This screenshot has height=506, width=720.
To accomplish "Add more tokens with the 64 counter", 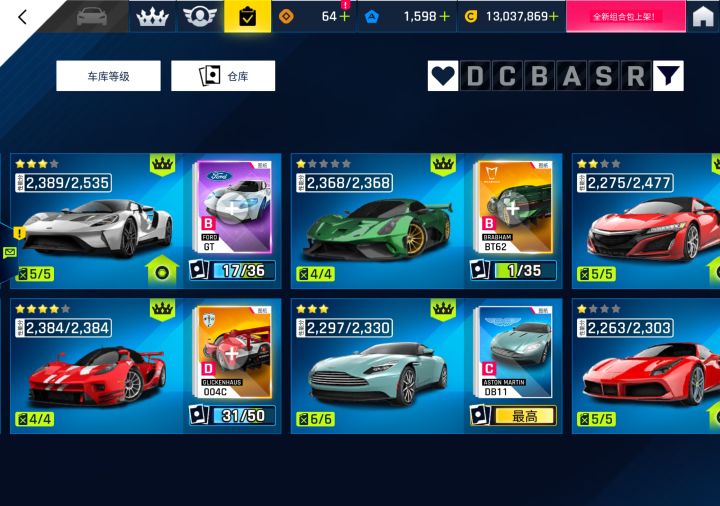I will [x=345, y=17].
